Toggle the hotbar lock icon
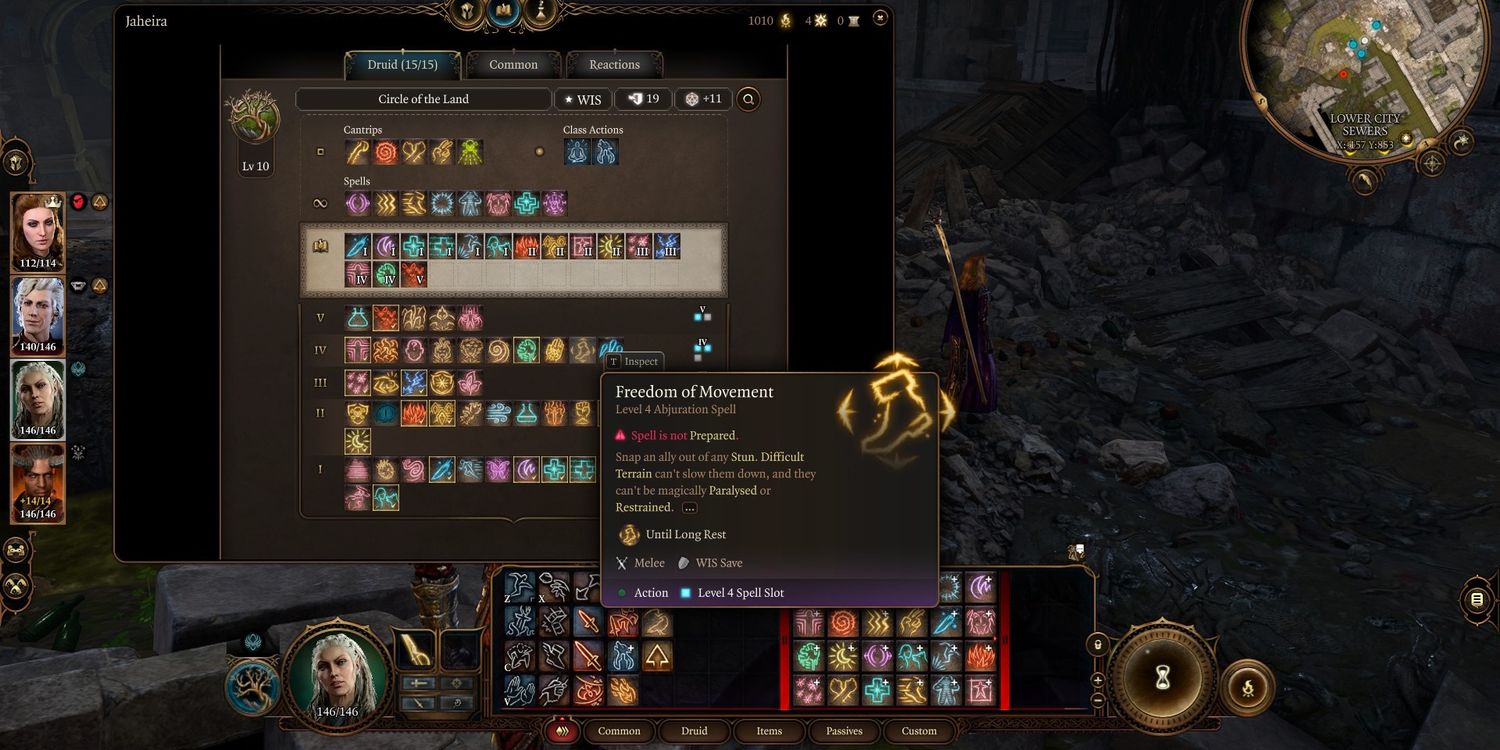The width and height of the screenshot is (1500, 750). [1097, 645]
